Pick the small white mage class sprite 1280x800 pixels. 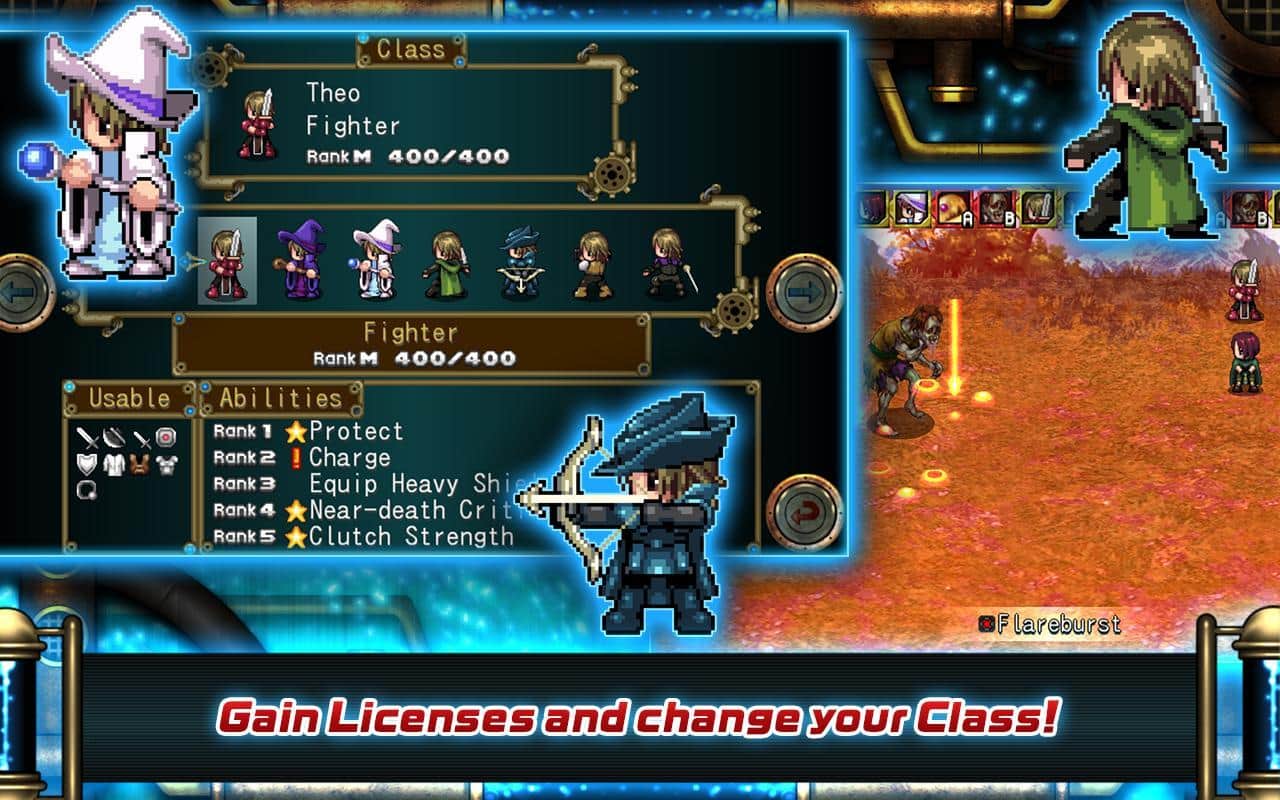pos(374,262)
